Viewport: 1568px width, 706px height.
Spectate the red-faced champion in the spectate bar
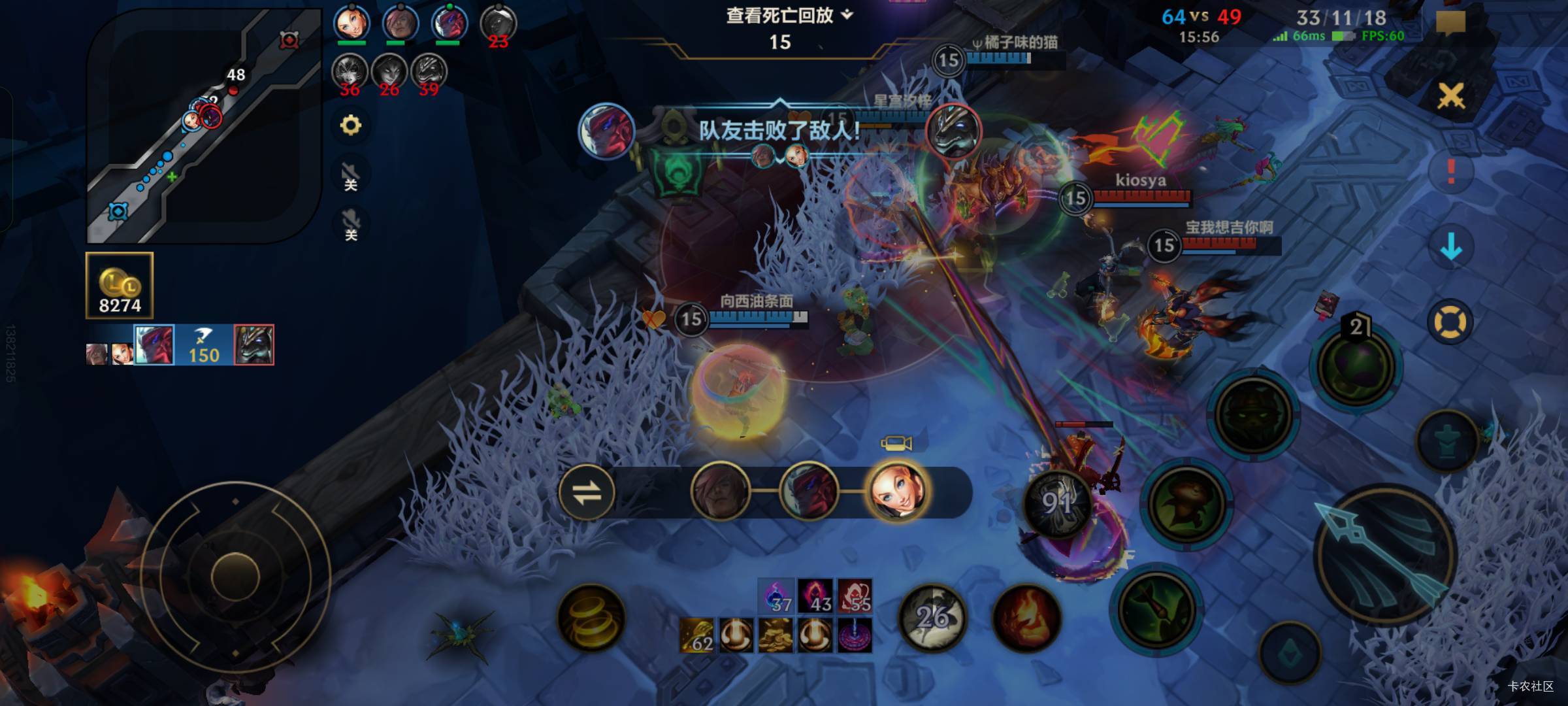(808, 493)
